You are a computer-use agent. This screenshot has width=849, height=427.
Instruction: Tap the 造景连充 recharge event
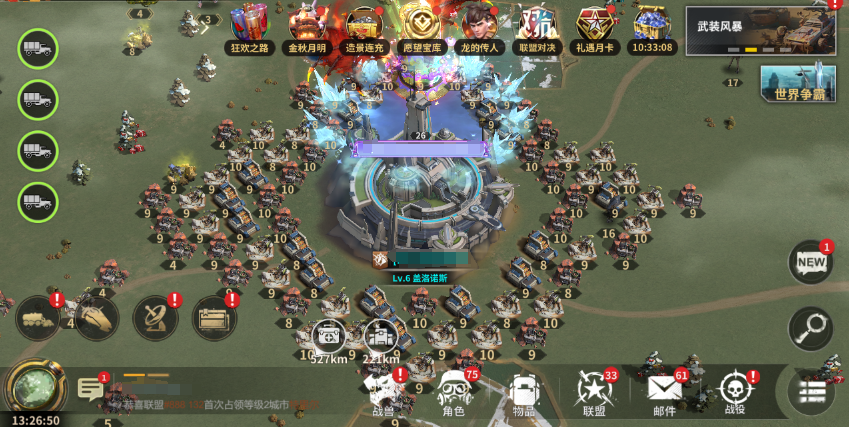365,26
